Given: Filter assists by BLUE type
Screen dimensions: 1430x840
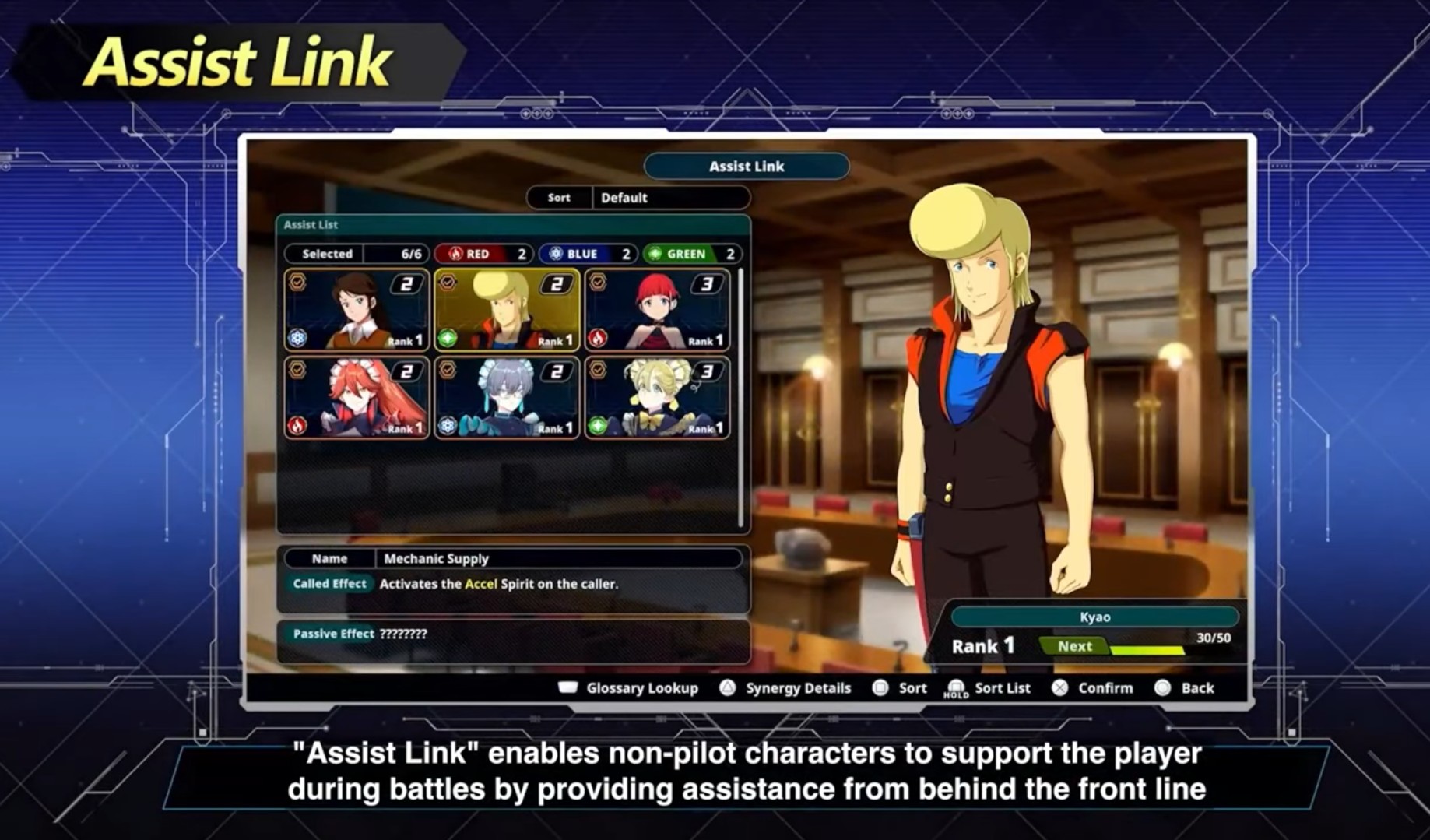Looking at the screenshot, I should click(586, 254).
